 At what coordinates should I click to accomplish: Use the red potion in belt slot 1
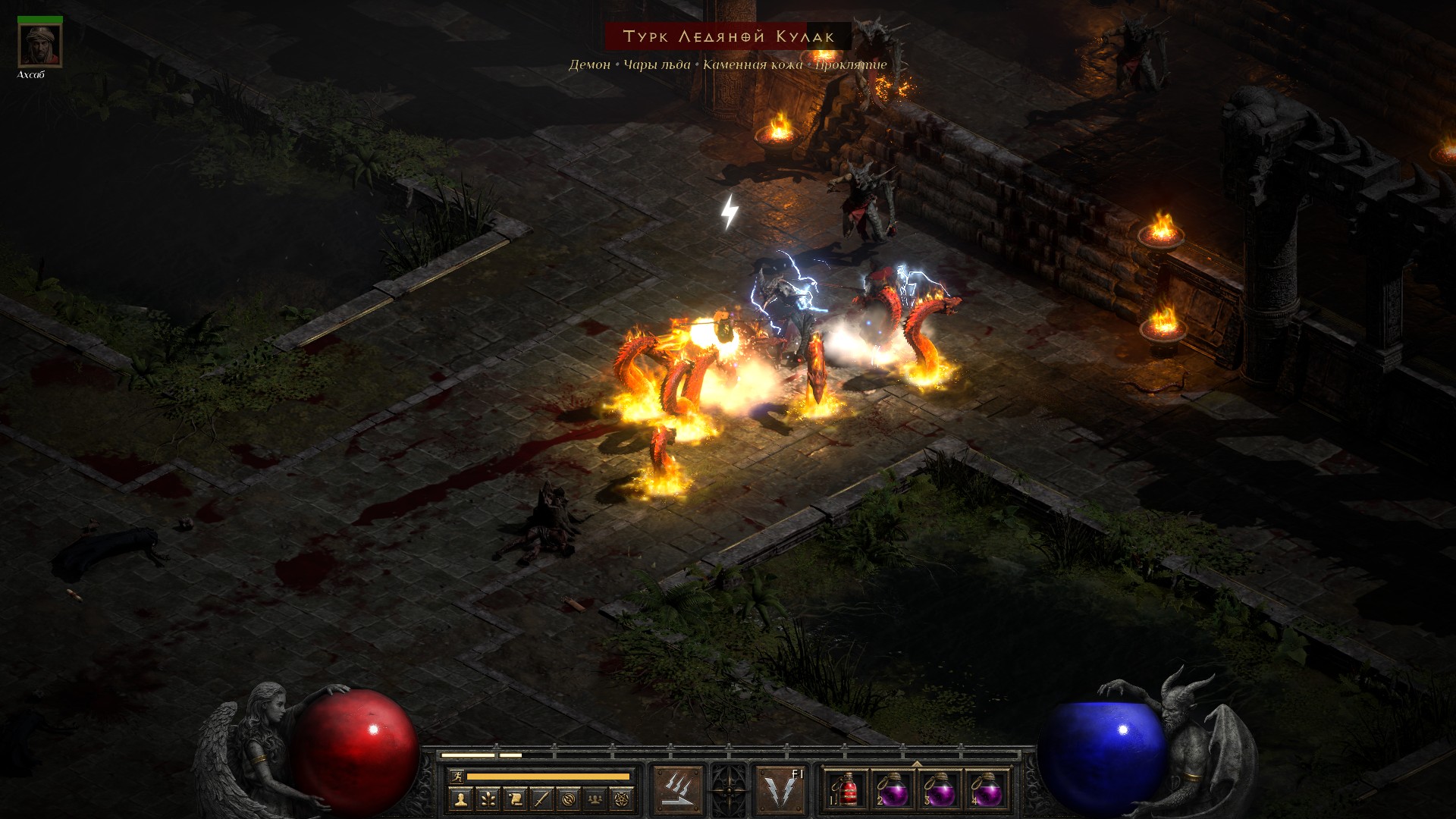tap(846, 790)
